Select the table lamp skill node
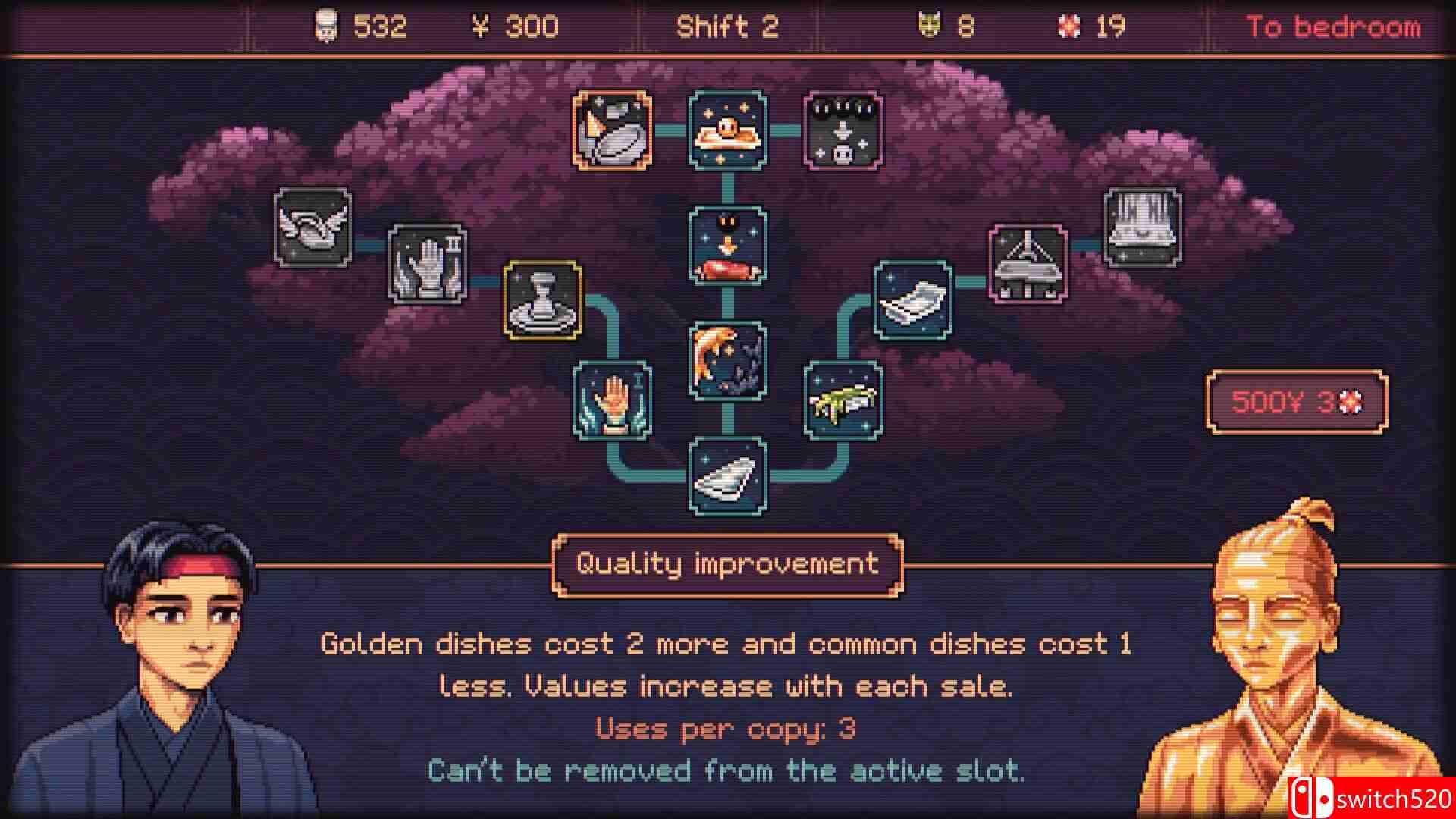The width and height of the screenshot is (1456, 819). 1028,262
